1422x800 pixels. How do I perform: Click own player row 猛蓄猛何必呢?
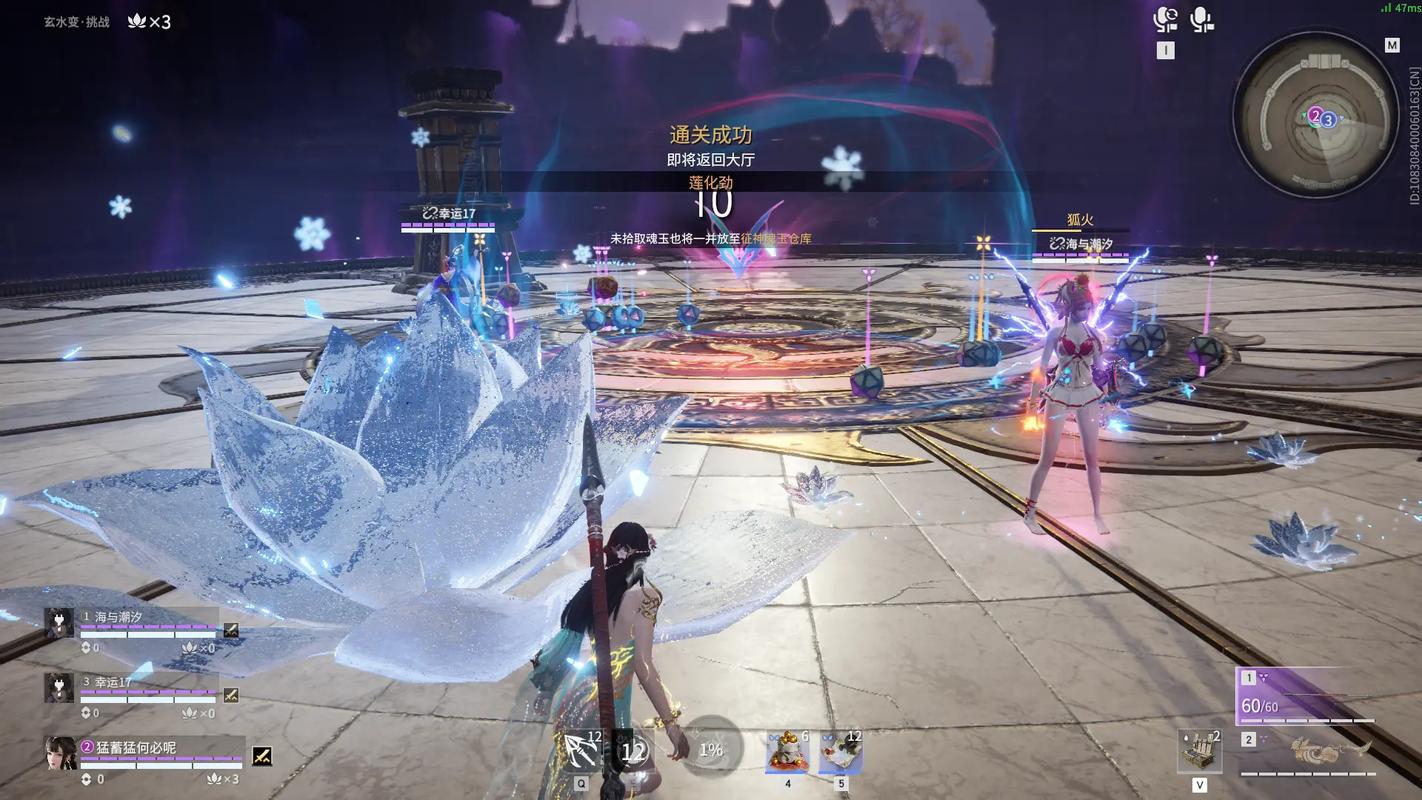[x=140, y=748]
